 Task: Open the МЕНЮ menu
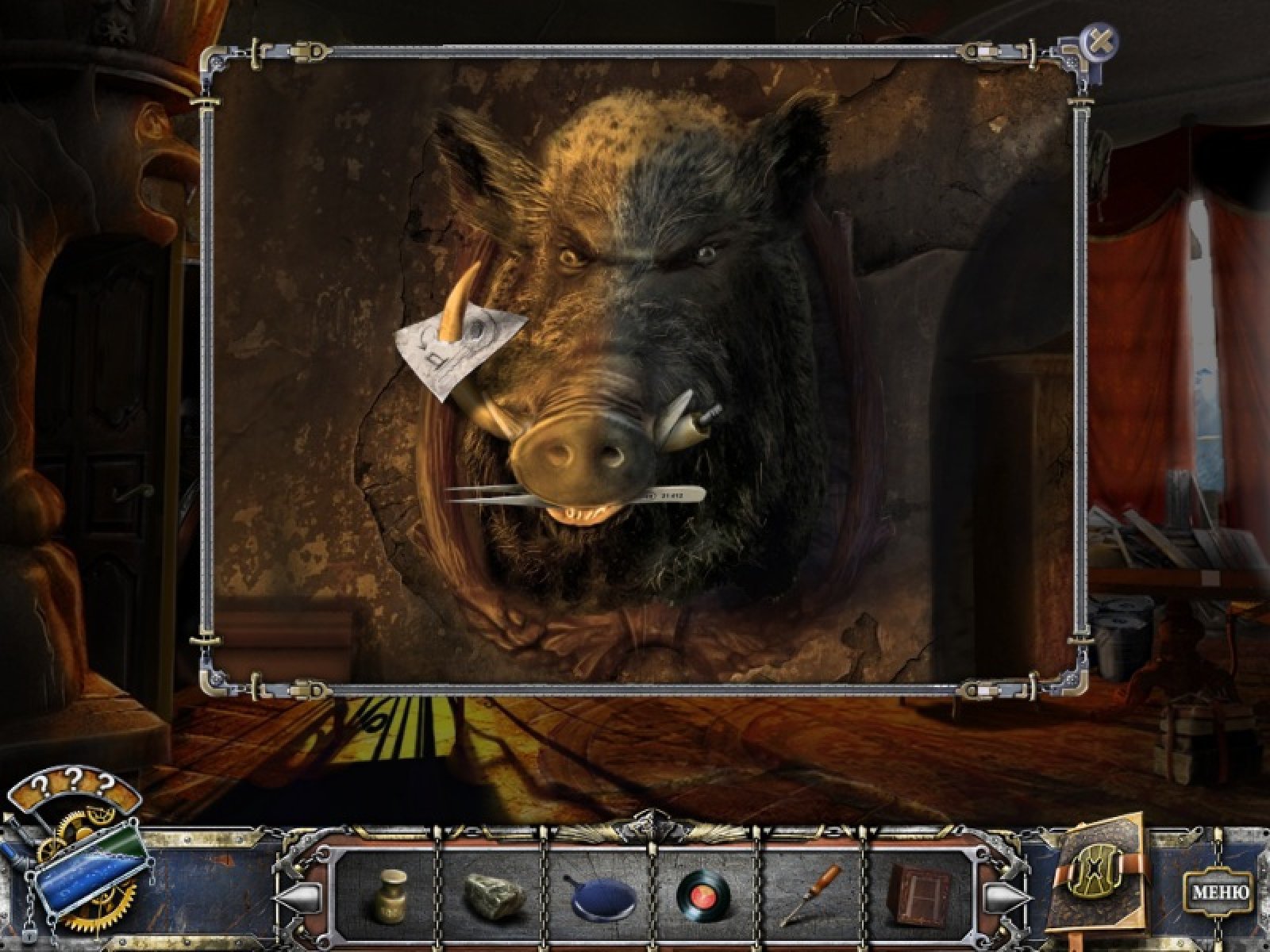coord(1221,891)
